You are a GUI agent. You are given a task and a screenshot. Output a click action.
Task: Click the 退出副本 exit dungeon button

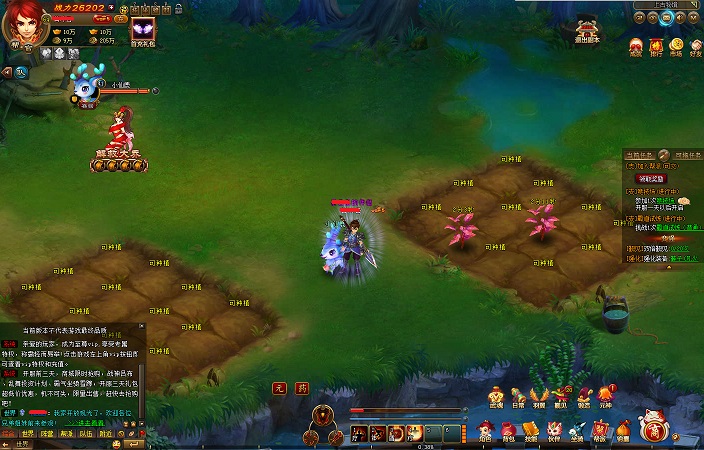coord(587,33)
